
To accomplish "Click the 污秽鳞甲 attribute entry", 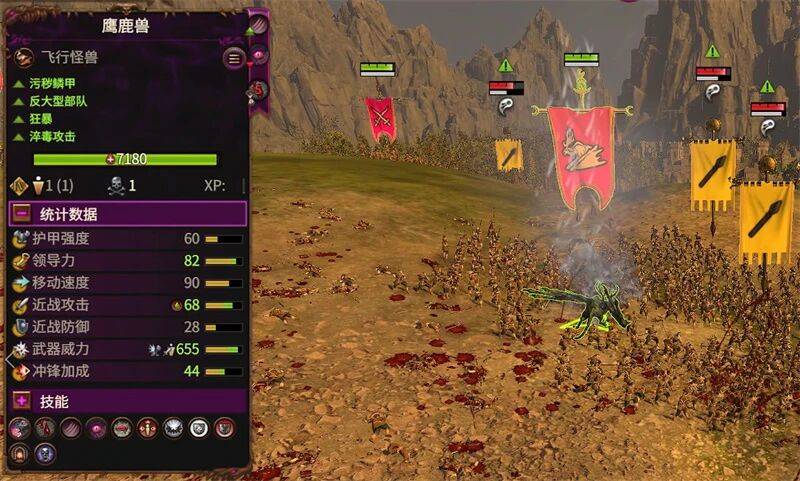I will 51,85.
